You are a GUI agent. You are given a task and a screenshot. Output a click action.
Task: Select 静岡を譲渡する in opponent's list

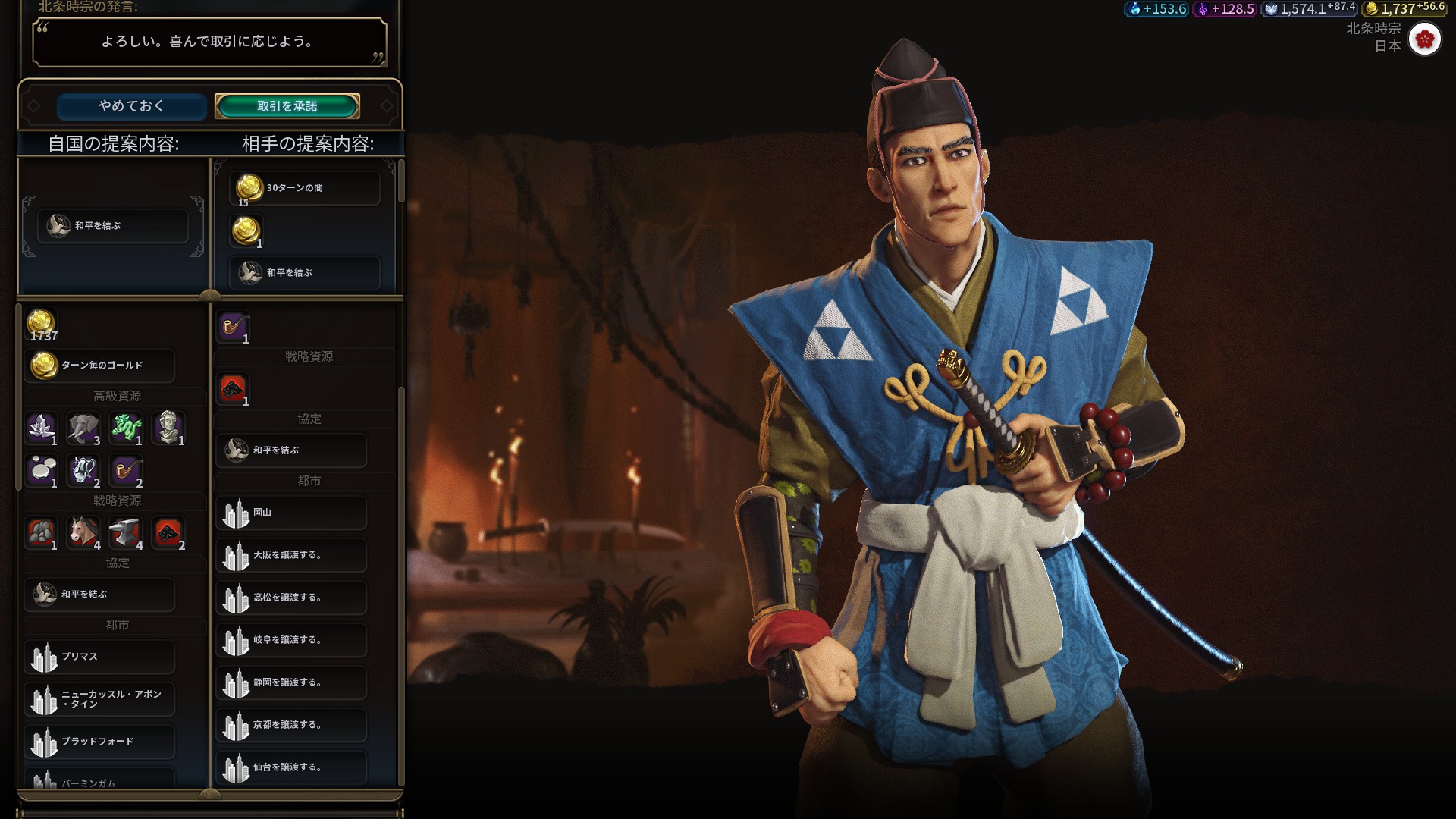[291, 683]
